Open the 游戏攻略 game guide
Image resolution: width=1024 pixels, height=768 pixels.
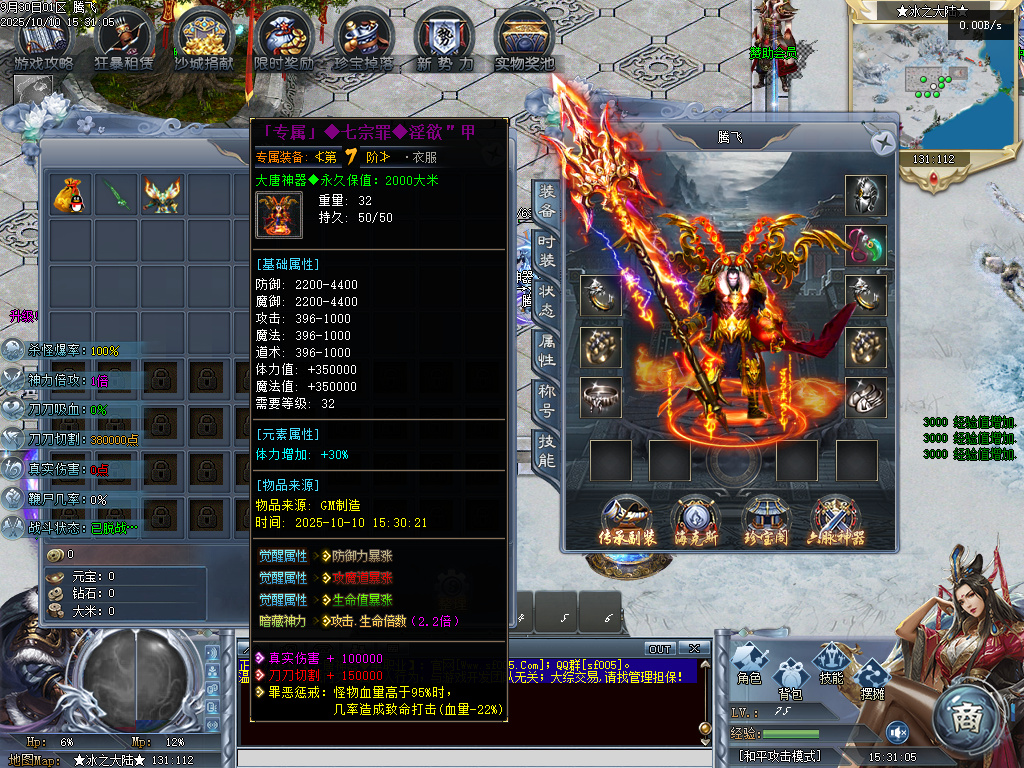tap(44, 41)
